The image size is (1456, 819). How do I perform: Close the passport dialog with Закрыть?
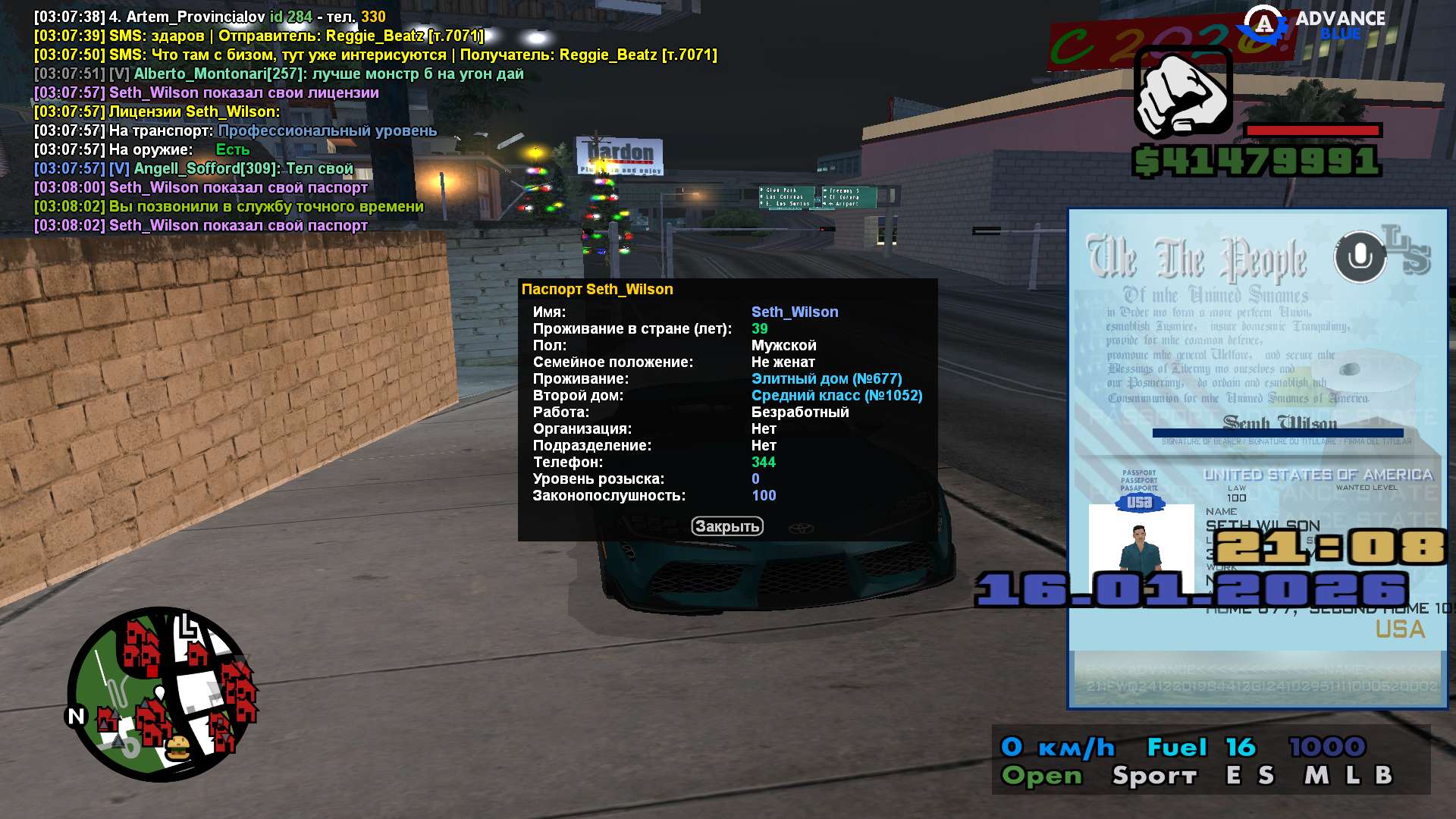[x=726, y=526]
